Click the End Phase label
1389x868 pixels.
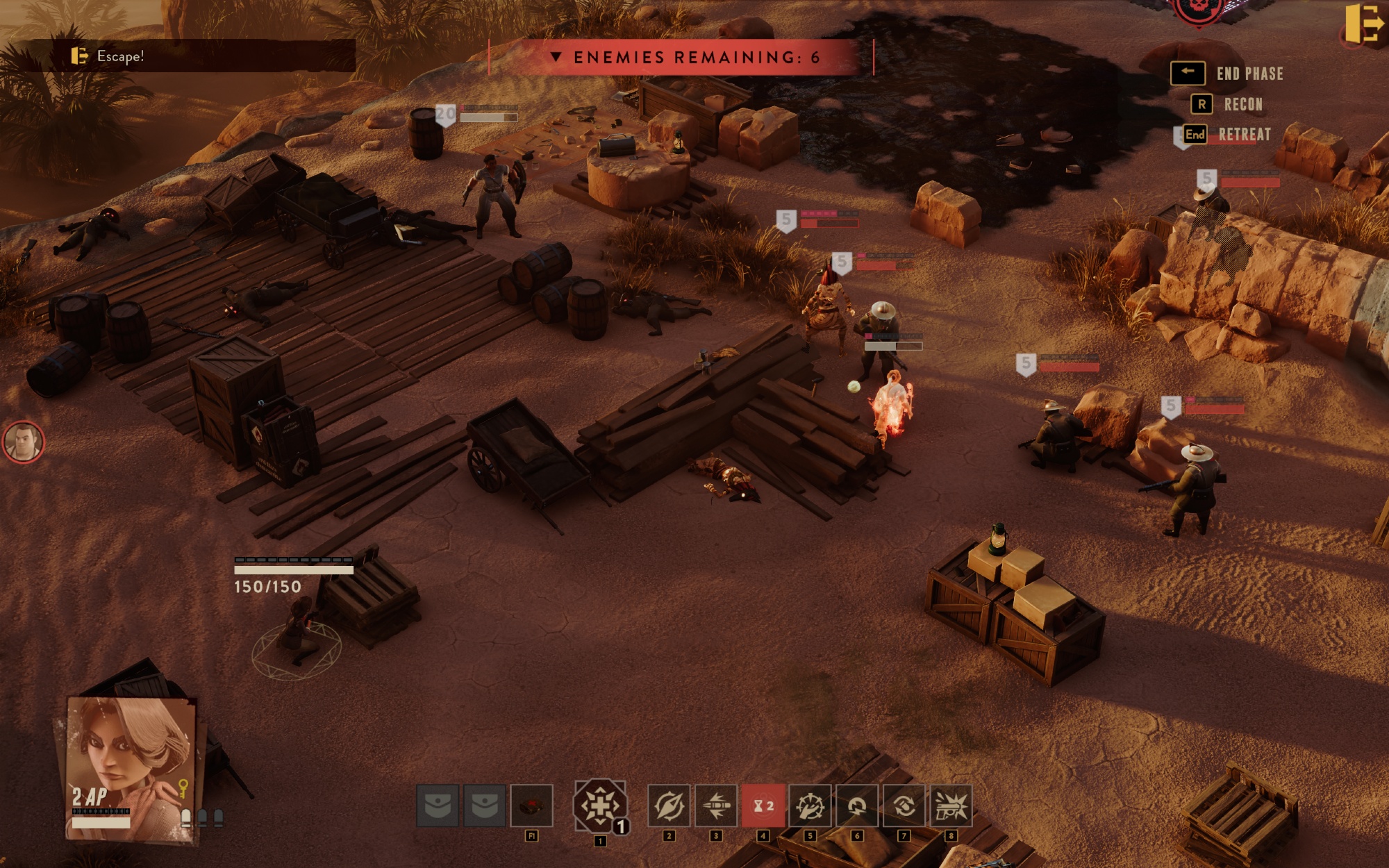coord(1249,74)
